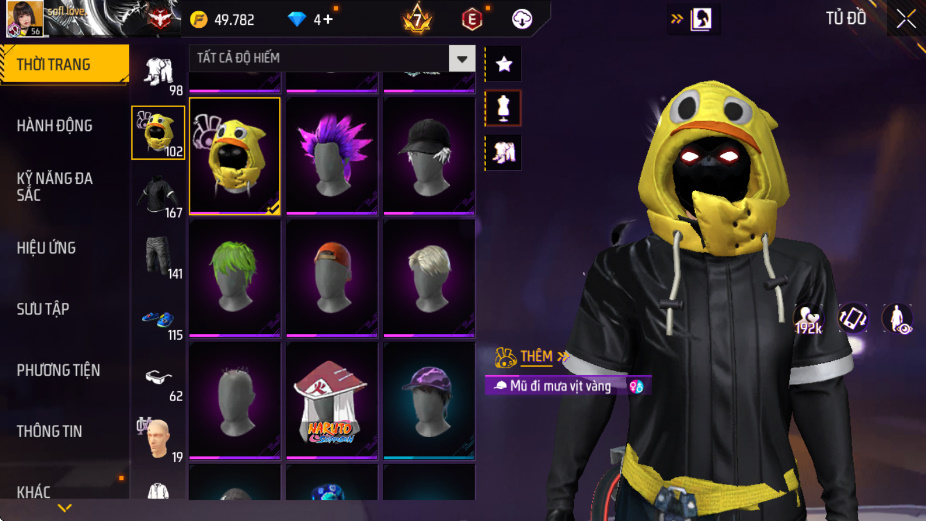The width and height of the screenshot is (926, 521).
Task: Open the Thông Tin section
Action: tap(49, 431)
